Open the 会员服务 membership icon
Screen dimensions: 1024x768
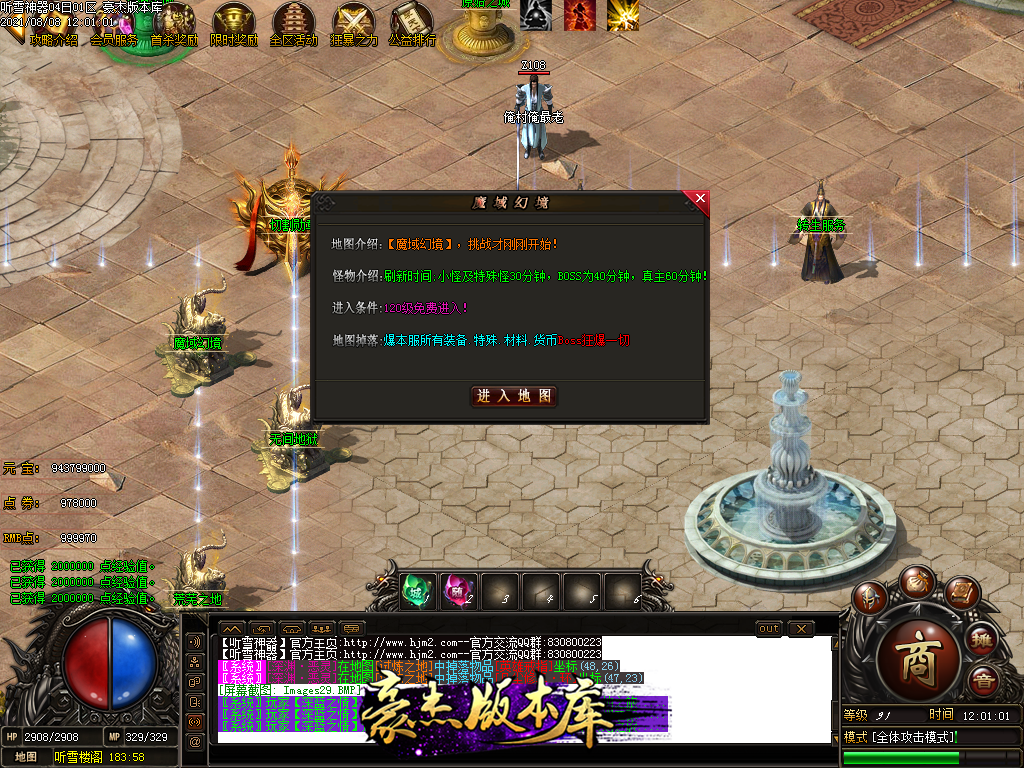pyautogui.click(x=114, y=38)
